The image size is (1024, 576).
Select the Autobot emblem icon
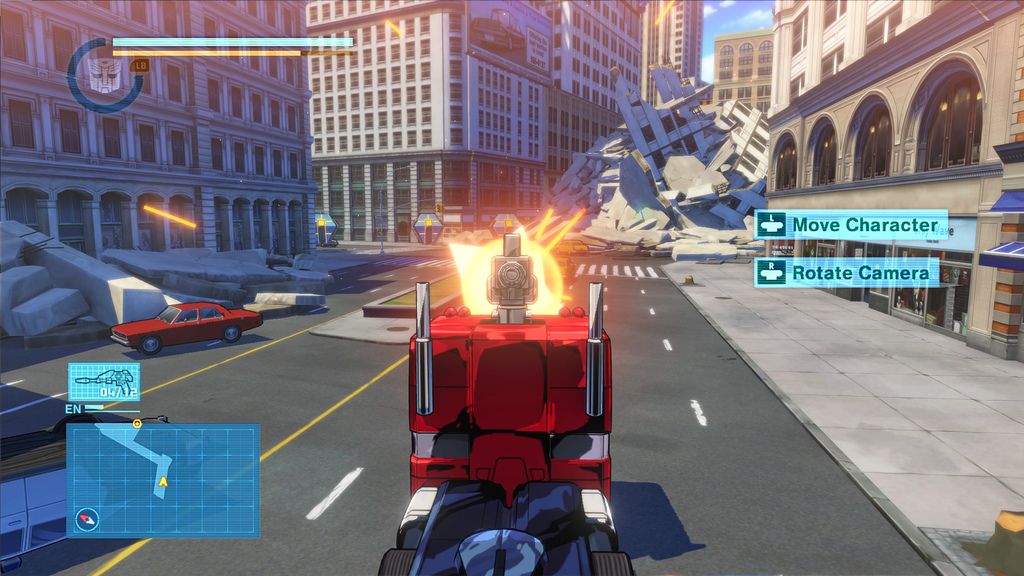click(x=102, y=74)
